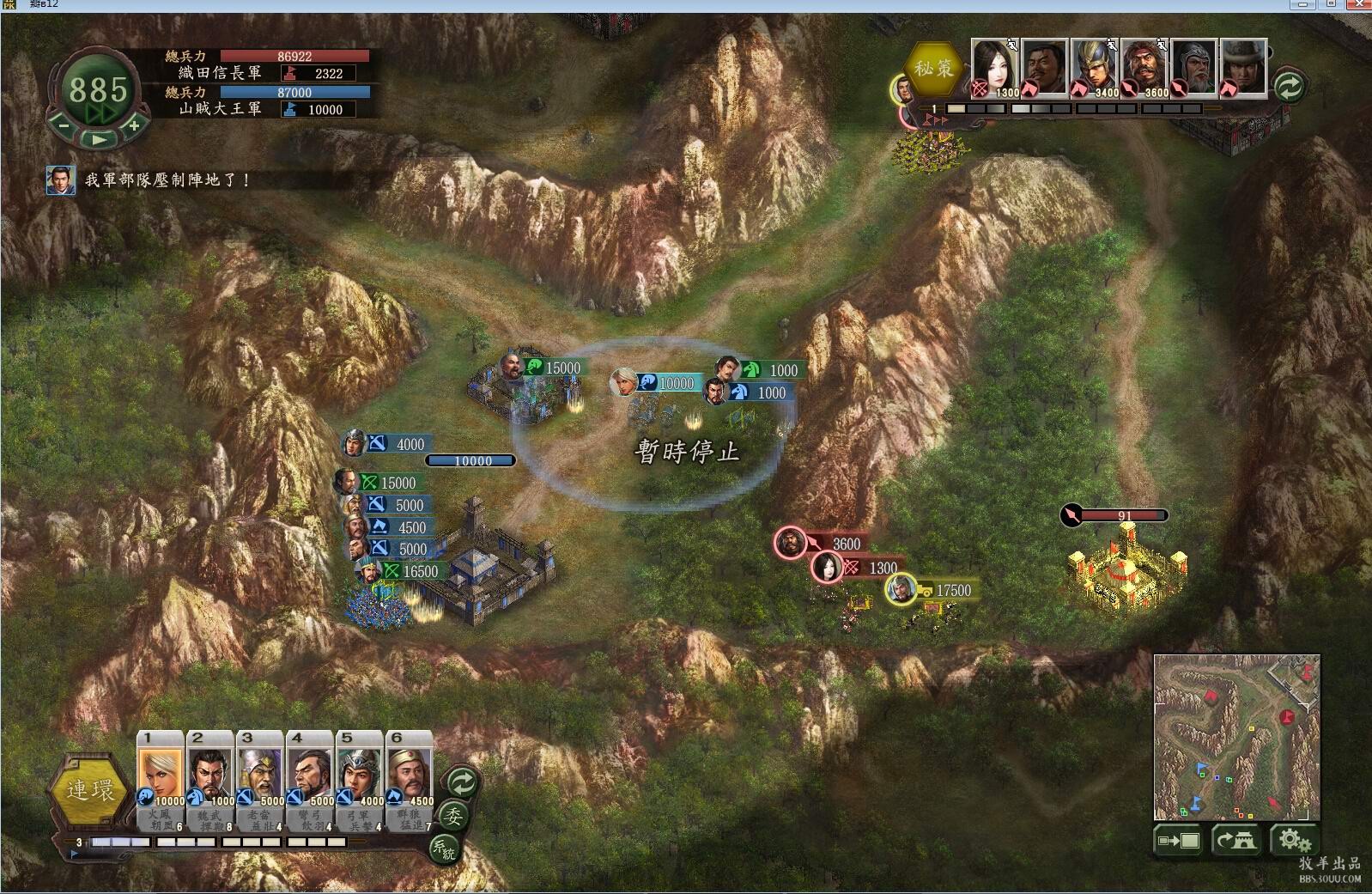Open the 系統 system menu
This screenshot has height=894, width=1372.
pos(443,848)
